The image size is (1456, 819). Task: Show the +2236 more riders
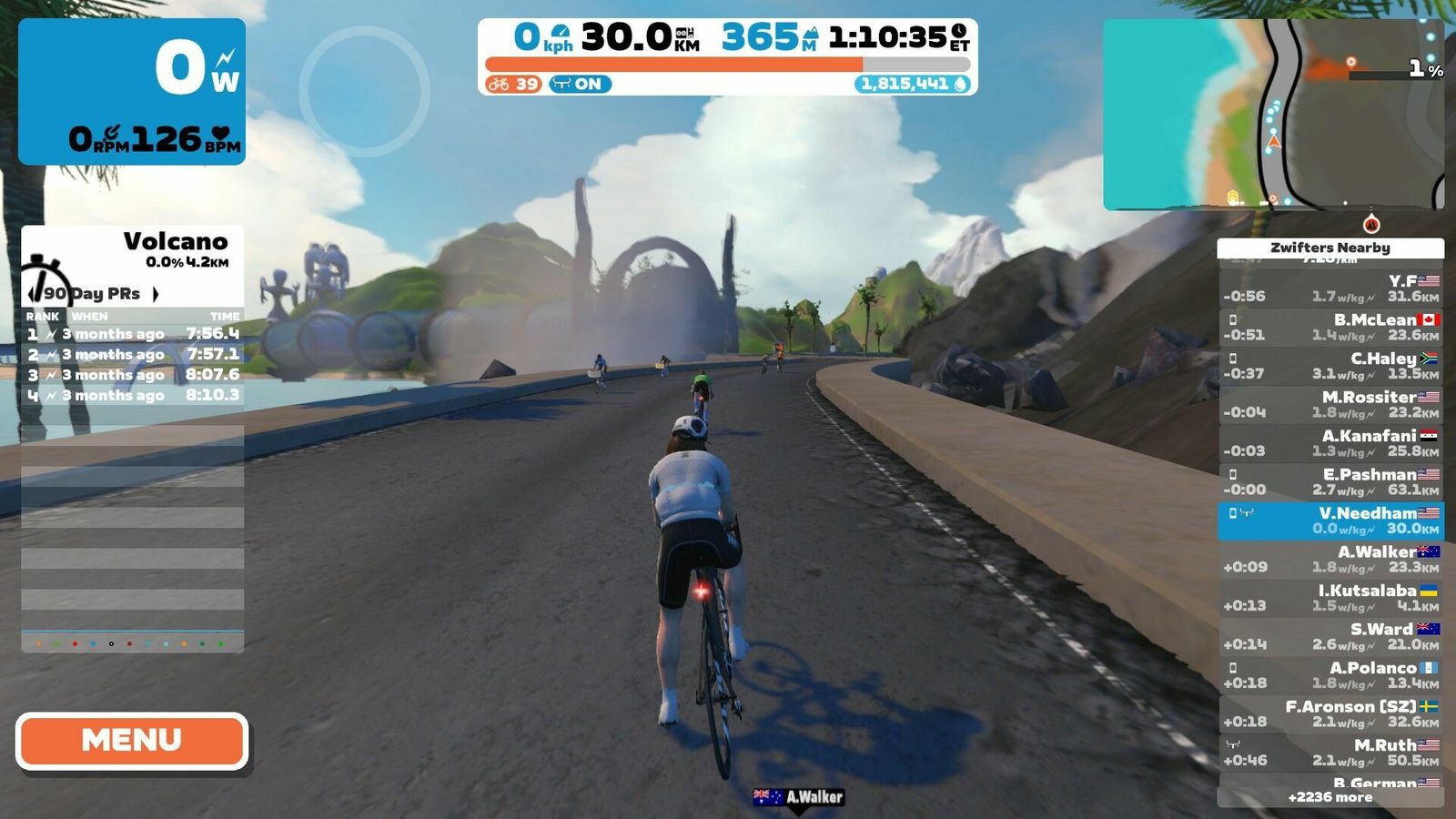click(1330, 797)
